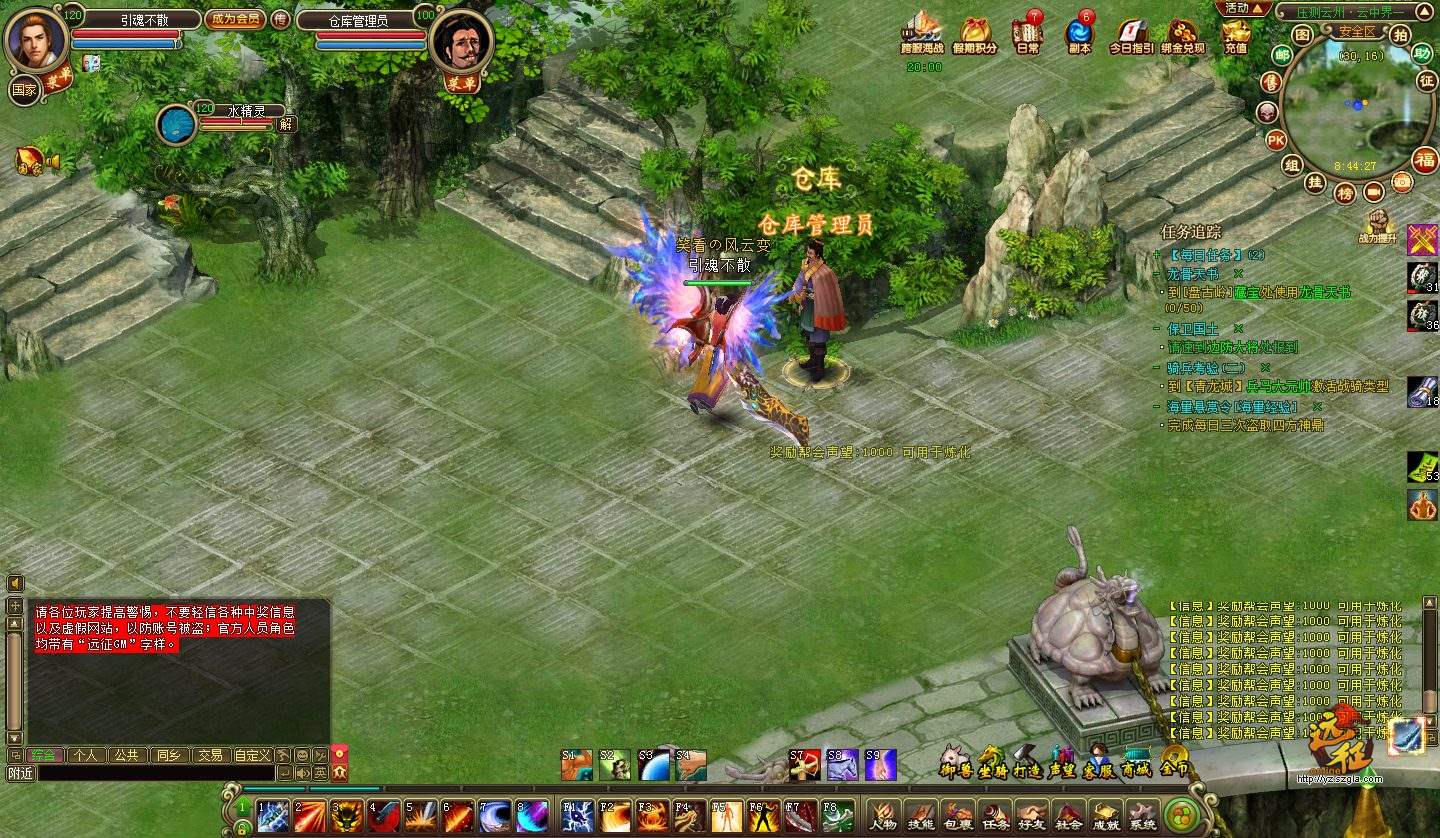Activate the golden dragon head skill in slot 3

point(346,815)
